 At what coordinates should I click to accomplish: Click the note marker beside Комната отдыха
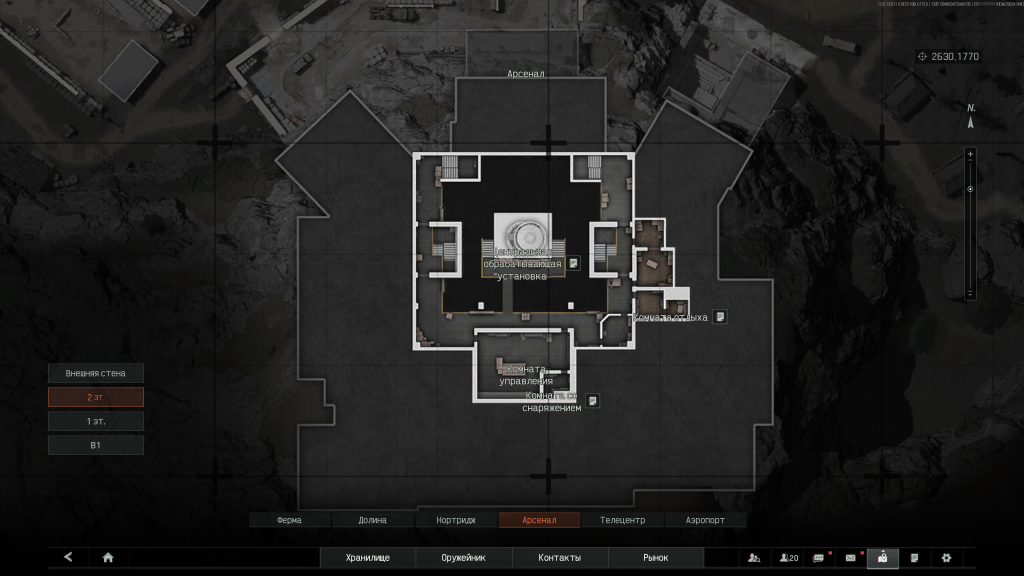coord(719,317)
